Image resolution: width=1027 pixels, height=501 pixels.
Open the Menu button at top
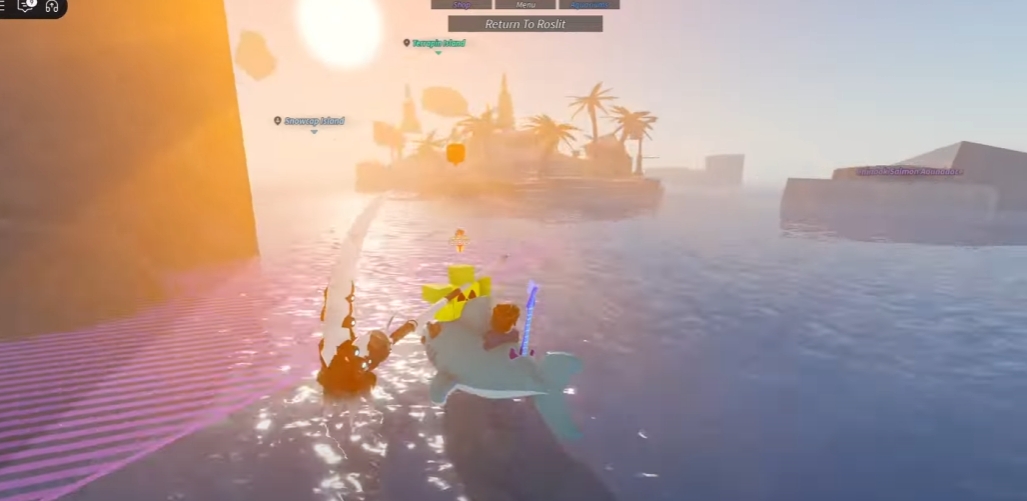(525, 4)
